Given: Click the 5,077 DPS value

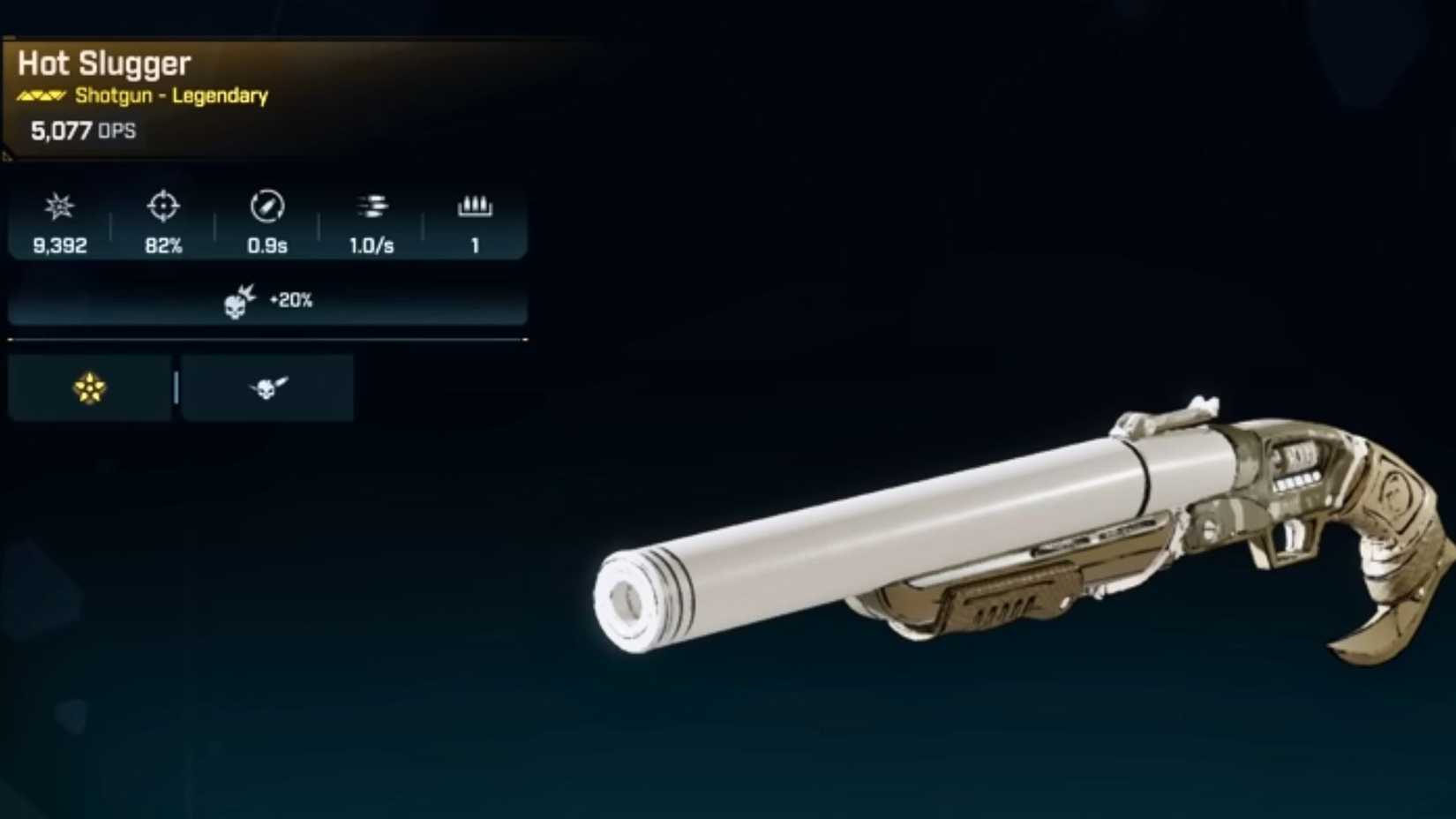Looking at the screenshot, I should tap(82, 130).
